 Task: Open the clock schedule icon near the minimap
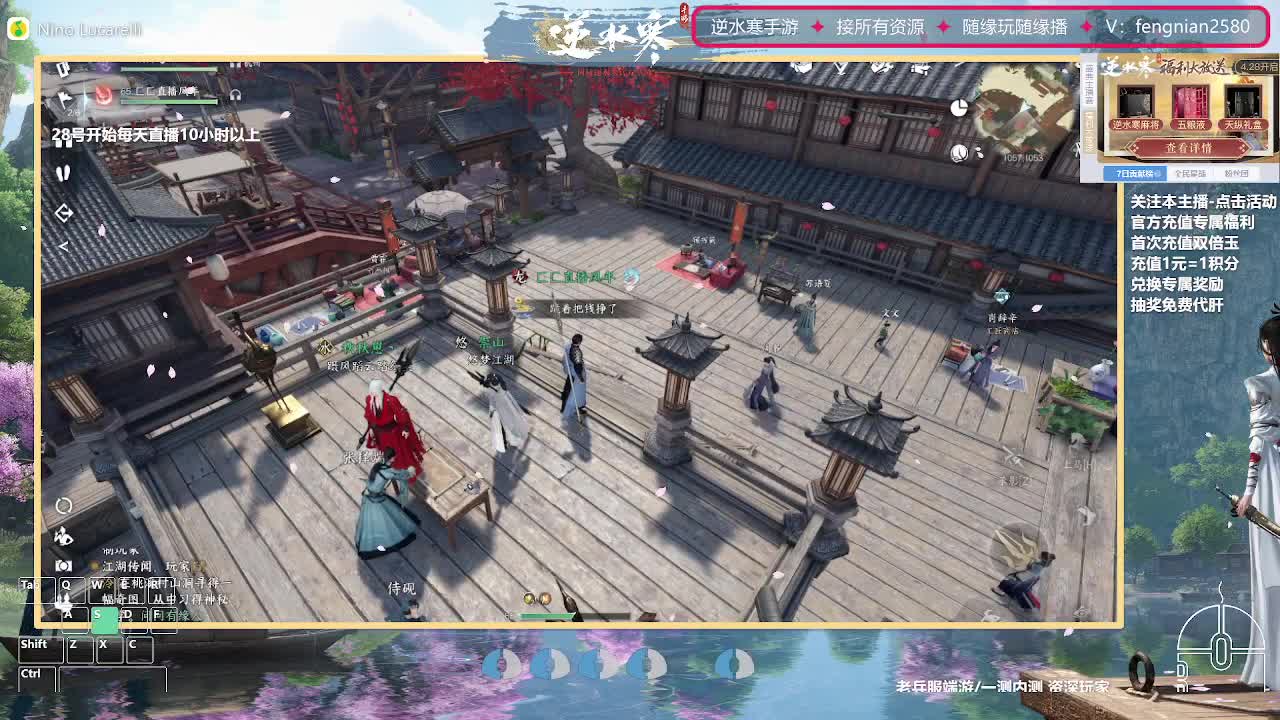click(x=959, y=107)
